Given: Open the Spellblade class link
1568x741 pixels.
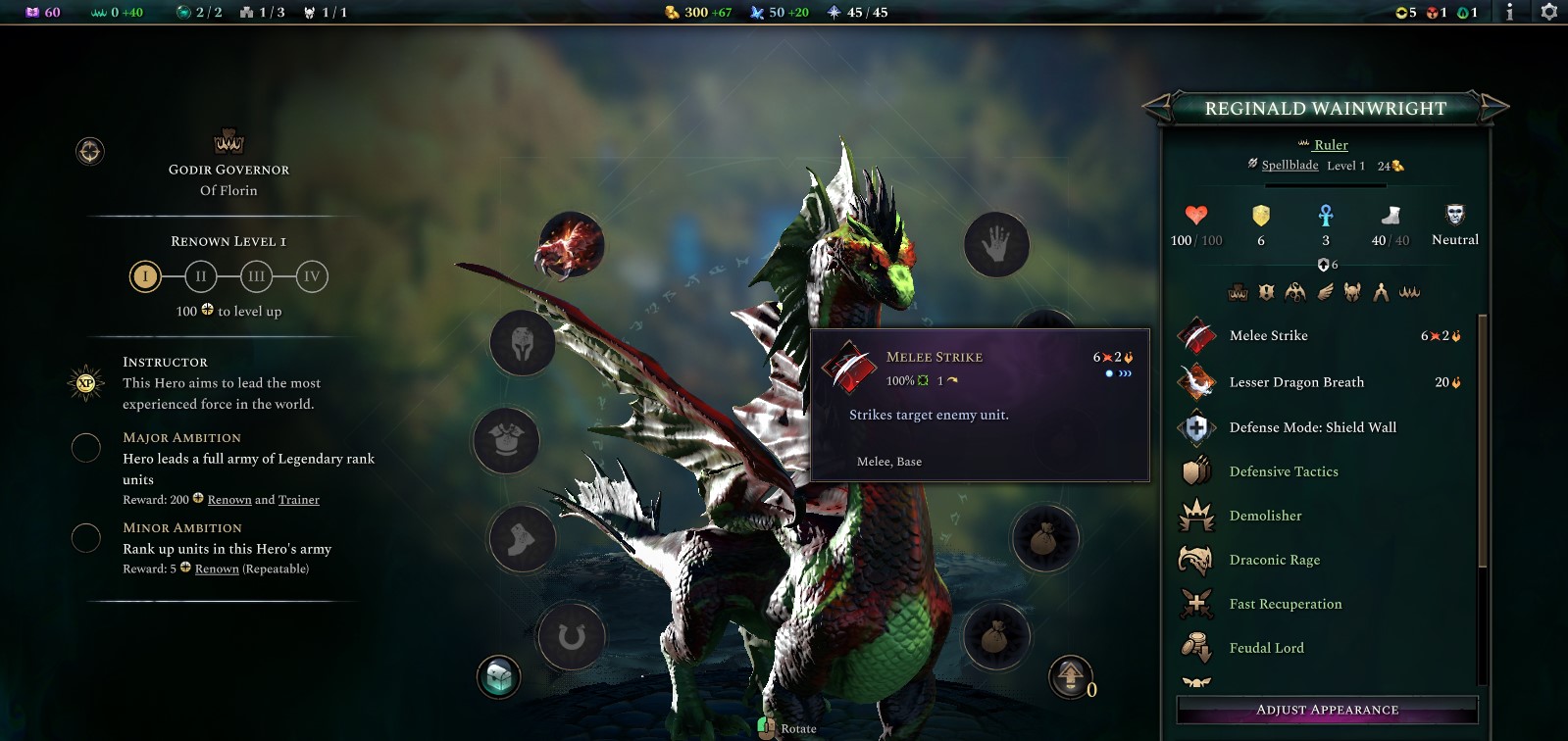Looking at the screenshot, I should coord(1289,166).
